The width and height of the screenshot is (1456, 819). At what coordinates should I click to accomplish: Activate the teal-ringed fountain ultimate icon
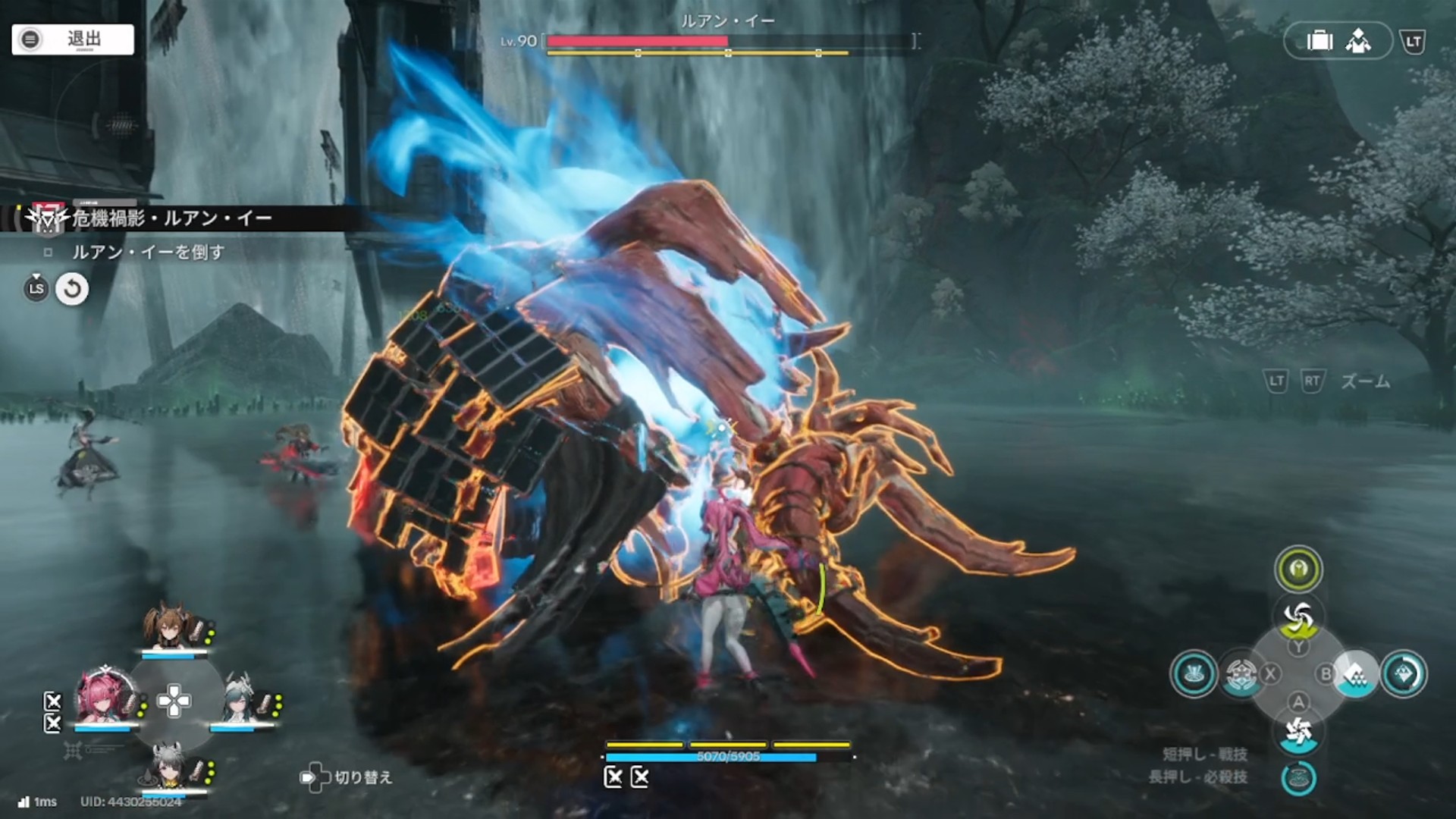pyautogui.click(x=1194, y=673)
